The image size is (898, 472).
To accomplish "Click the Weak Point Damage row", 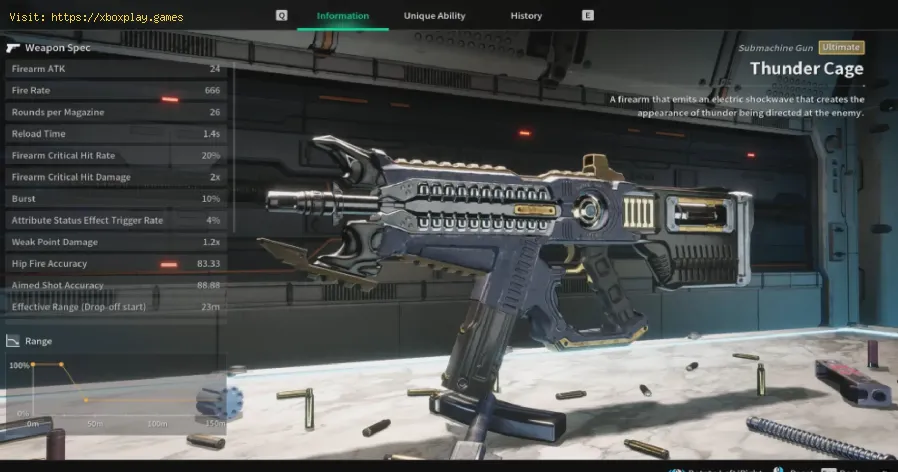I will (115, 242).
